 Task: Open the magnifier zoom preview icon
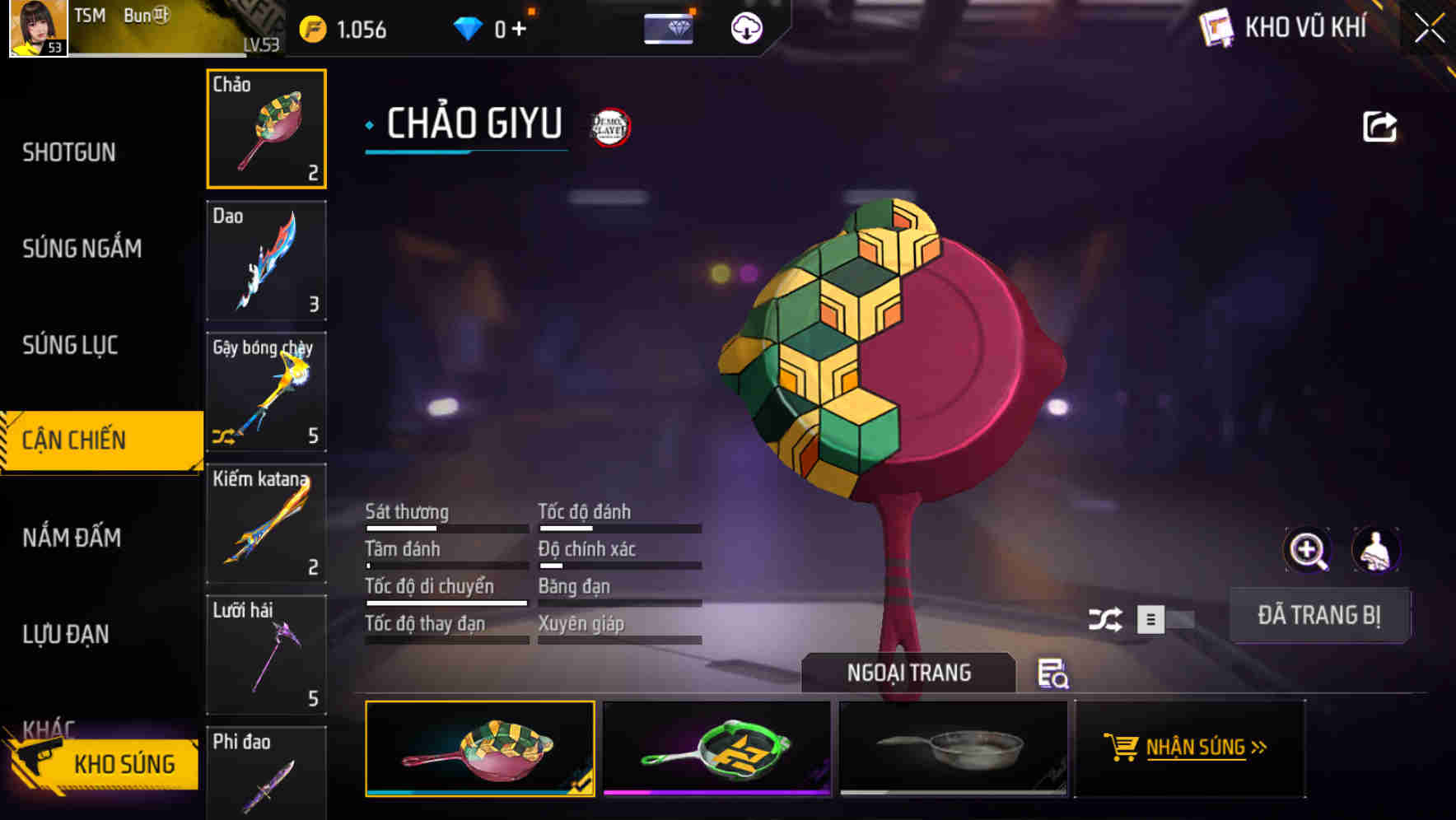pos(1308,550)
